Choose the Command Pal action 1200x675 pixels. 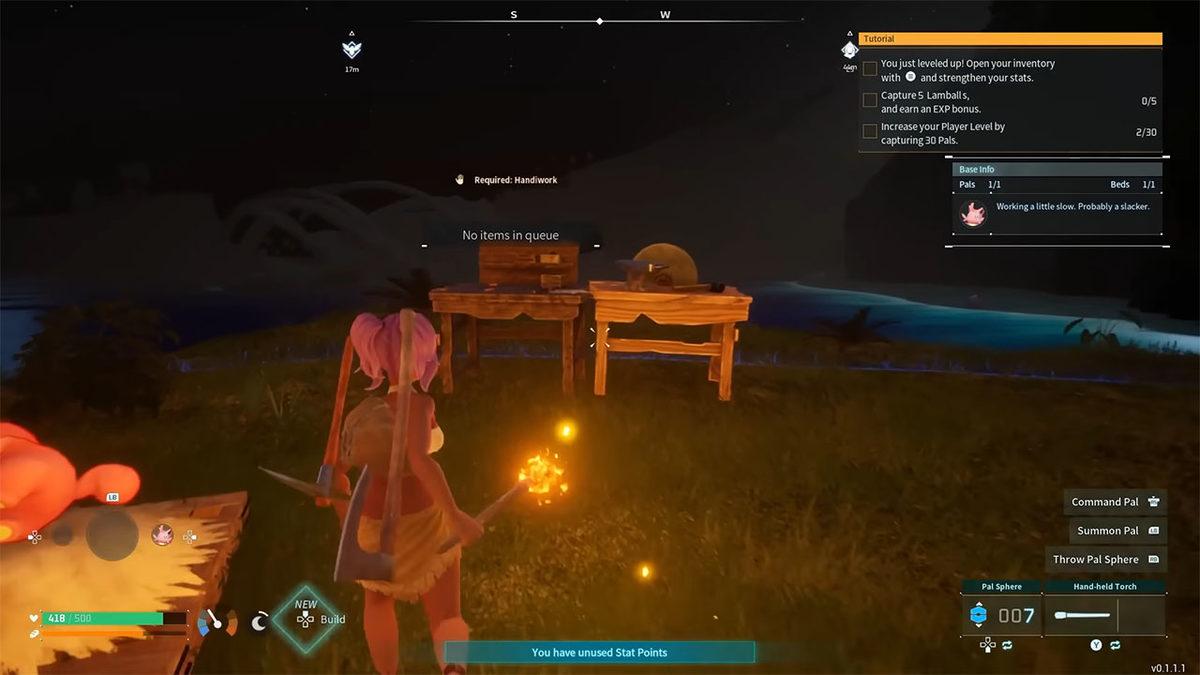(x=1115, y=502)
